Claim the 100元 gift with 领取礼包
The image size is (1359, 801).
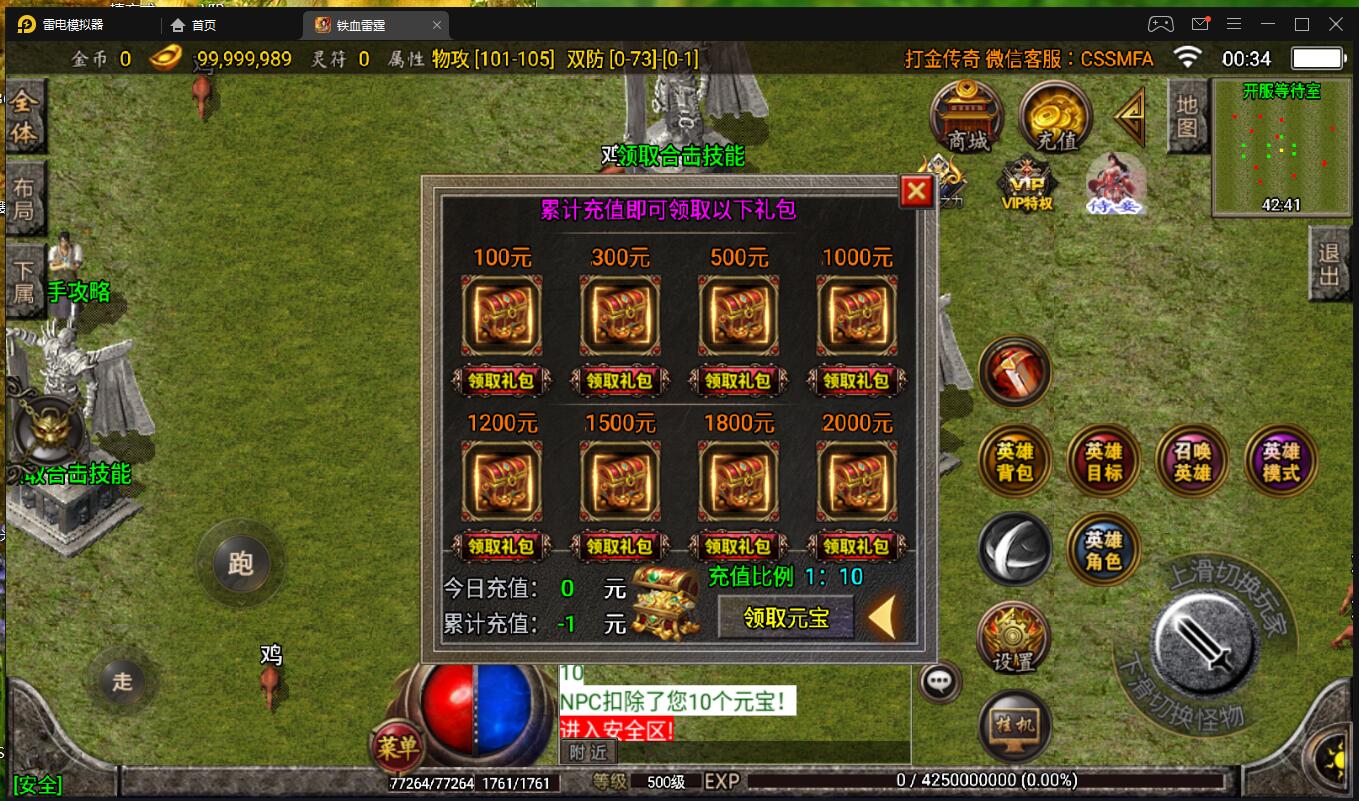[502, 381]
